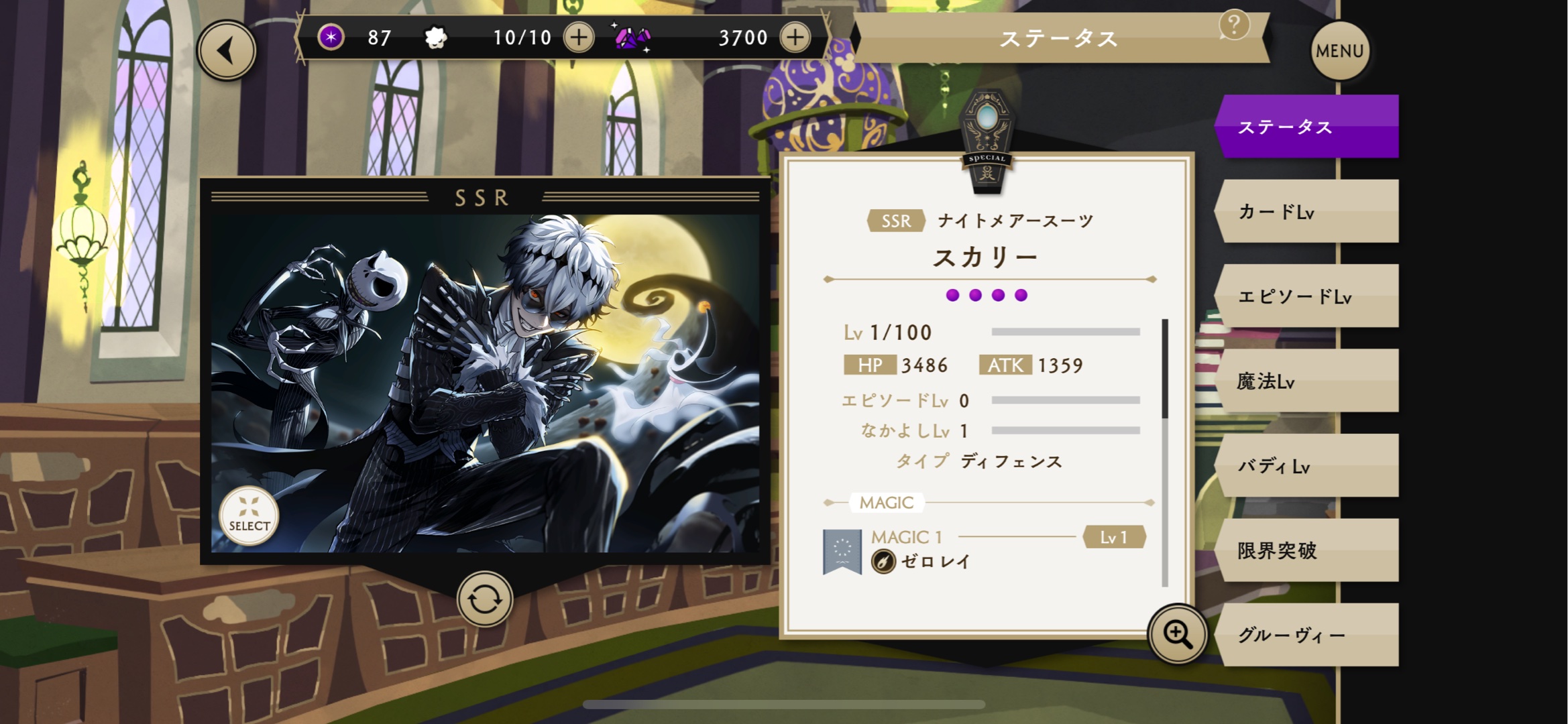
Task: Open the バディLv tab
Action: coord(1308,466)
